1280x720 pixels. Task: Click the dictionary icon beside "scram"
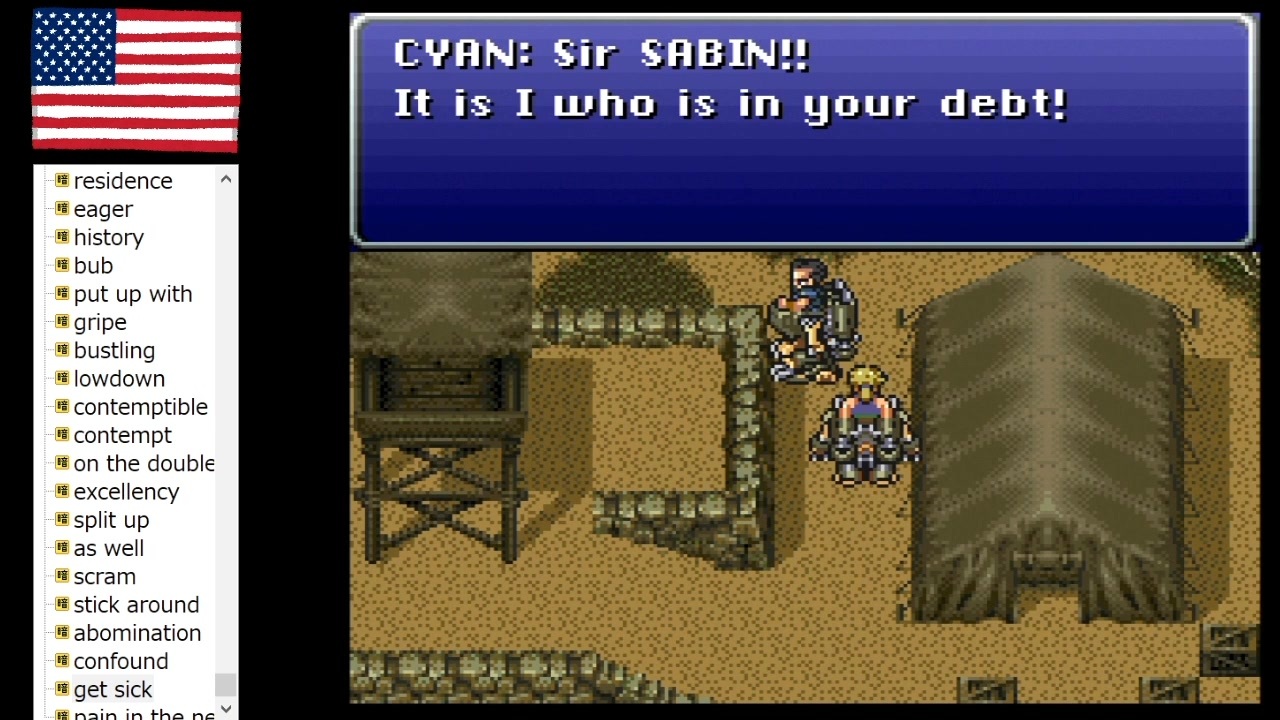click(60, 576)
